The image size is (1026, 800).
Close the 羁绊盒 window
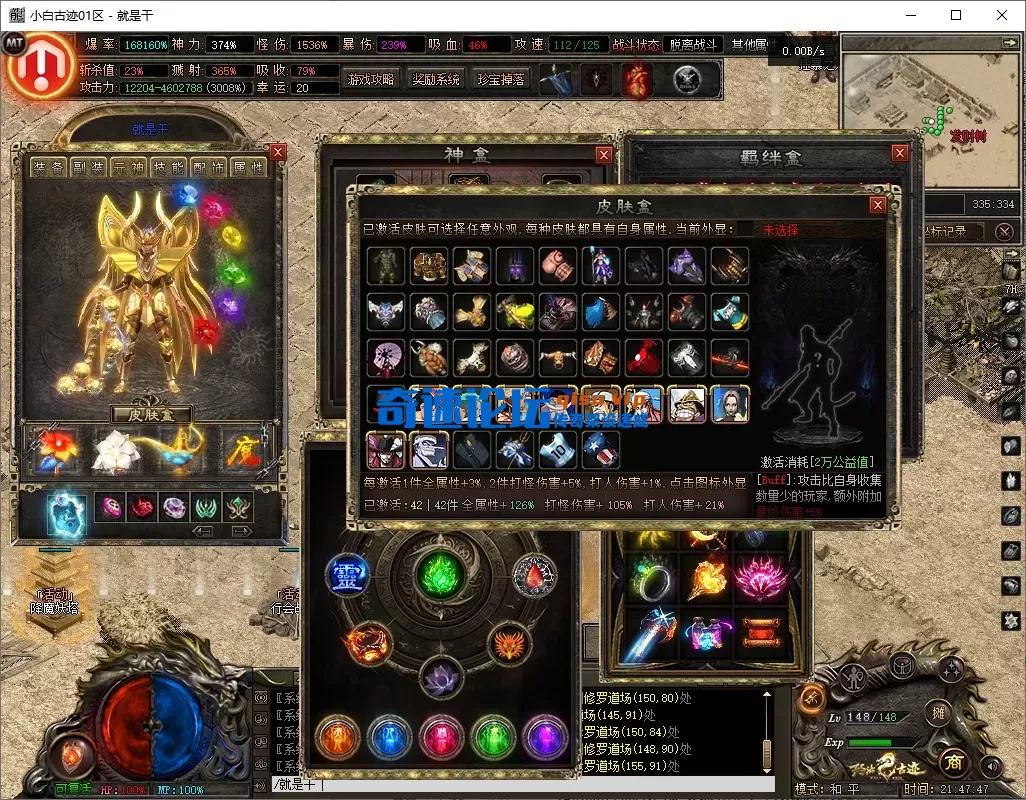point(901,153)
